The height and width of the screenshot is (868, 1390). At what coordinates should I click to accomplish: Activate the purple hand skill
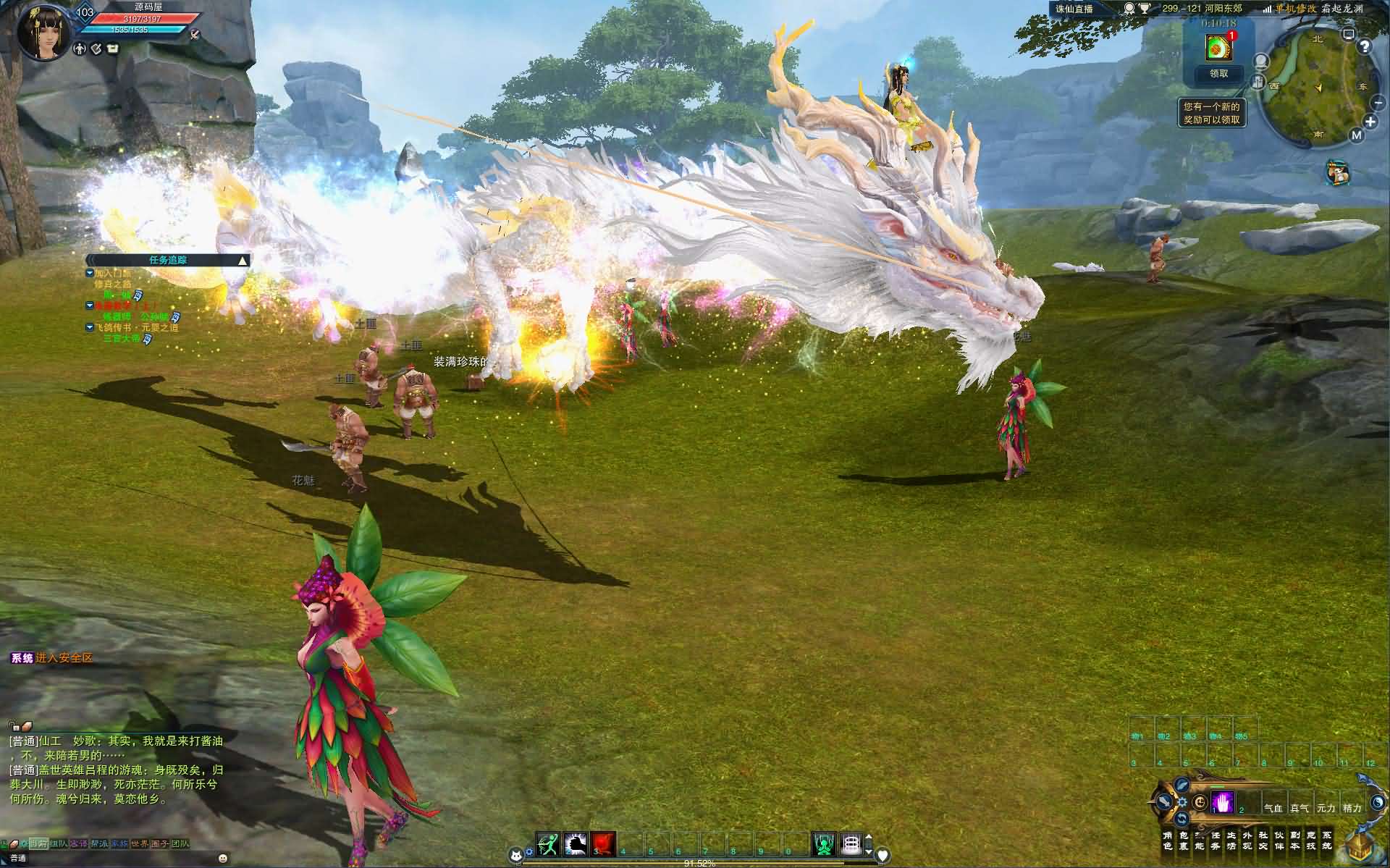pyautogui.click(x=1223, y=803)
